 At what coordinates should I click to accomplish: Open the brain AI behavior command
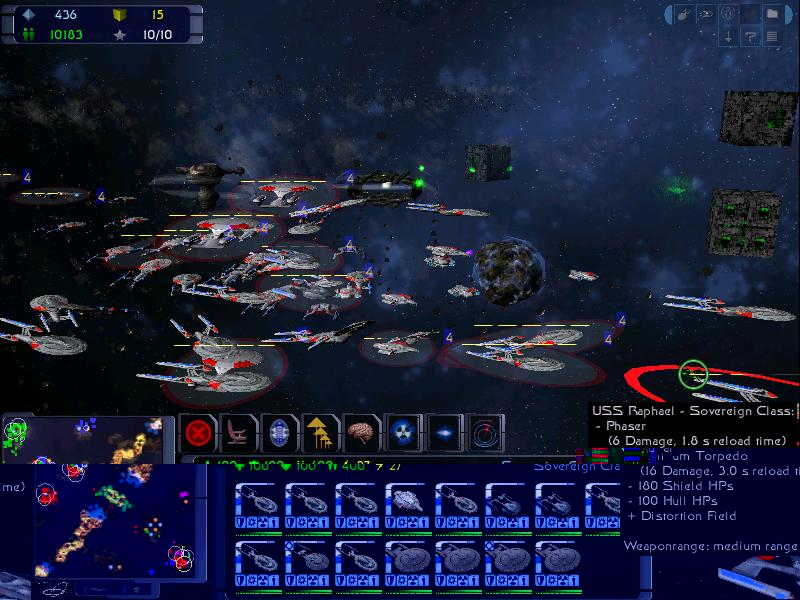pos(361,435)
